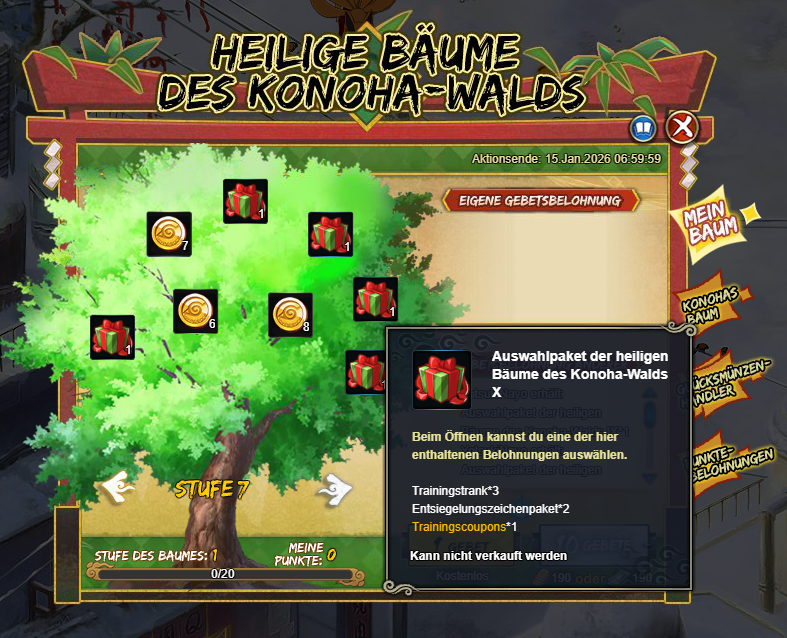Close the Heilige Bäume event window
787x638 pixels.
682,127
